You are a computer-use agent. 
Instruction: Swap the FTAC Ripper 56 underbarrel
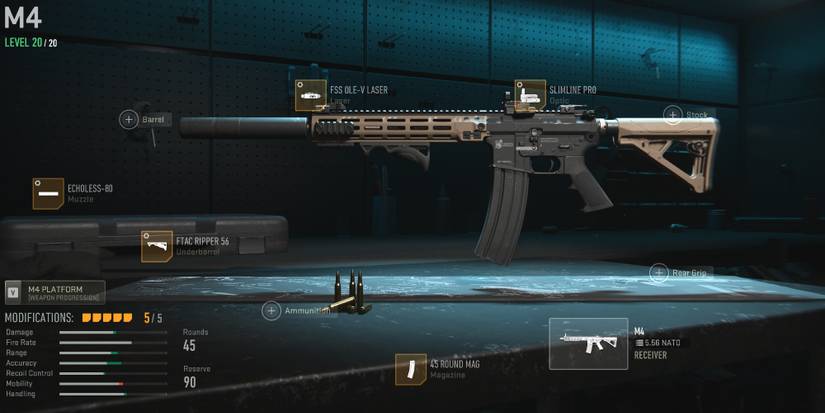pos(157,246)
